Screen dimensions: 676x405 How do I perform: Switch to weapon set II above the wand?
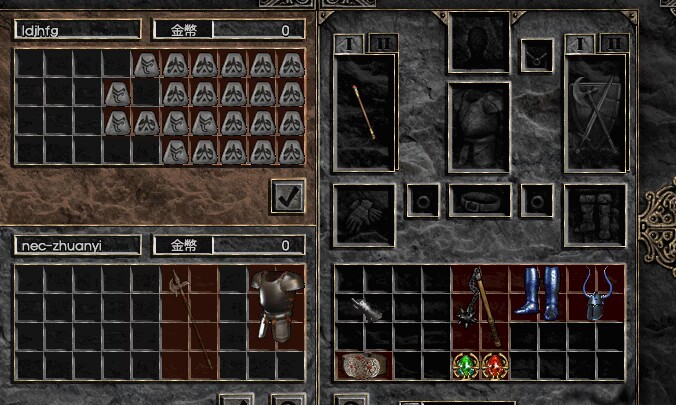pyautogui.click(x=383, y=42)
